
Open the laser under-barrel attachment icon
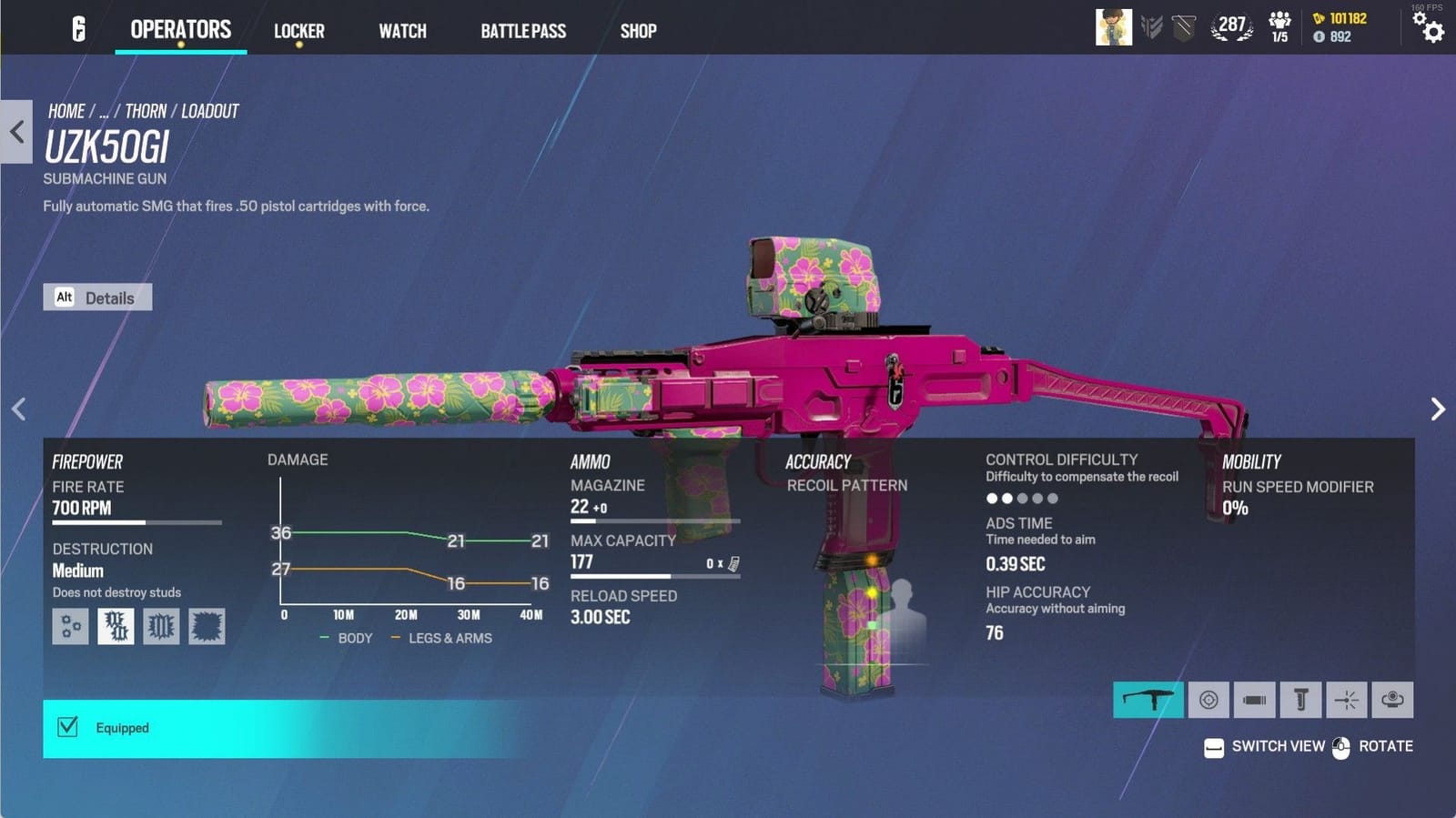point(1347,700)
